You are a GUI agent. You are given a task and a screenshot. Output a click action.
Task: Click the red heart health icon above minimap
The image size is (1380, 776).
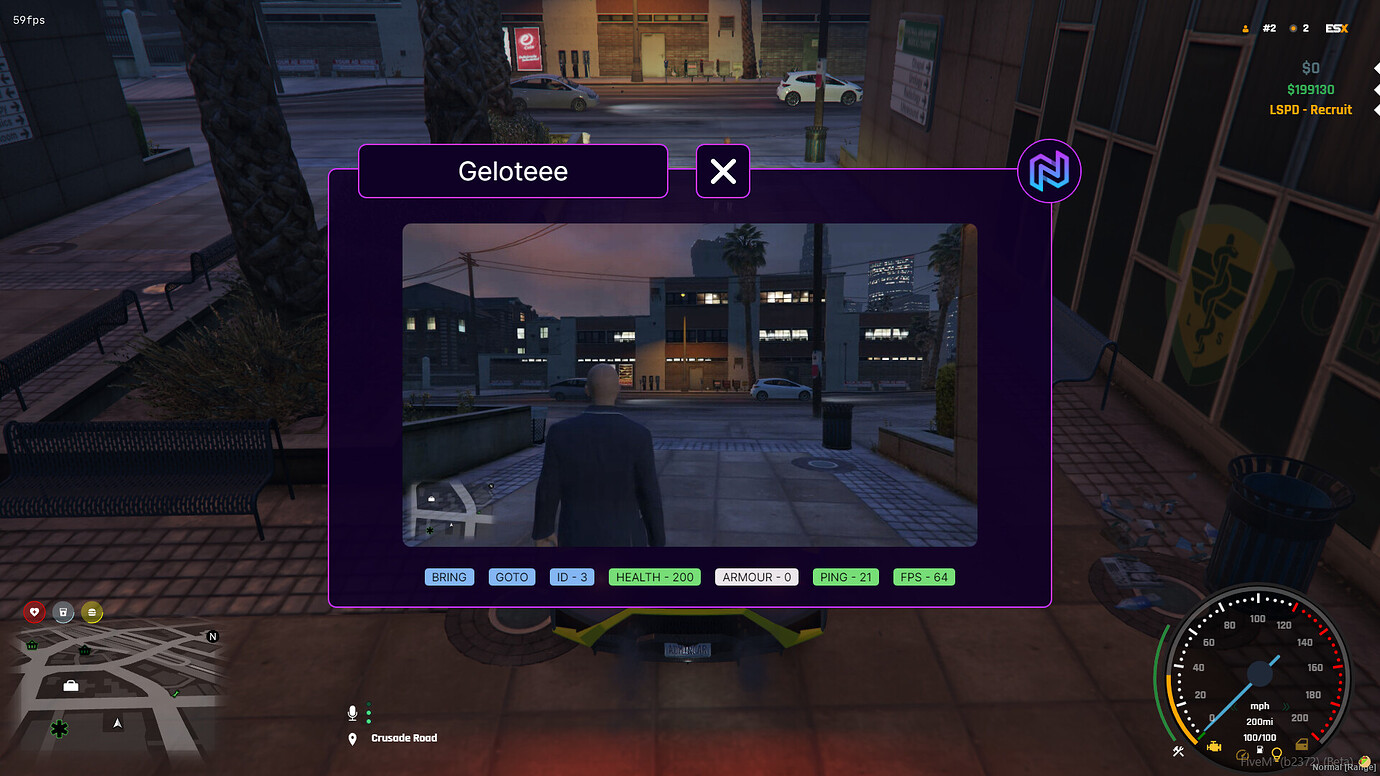point(35,612)
